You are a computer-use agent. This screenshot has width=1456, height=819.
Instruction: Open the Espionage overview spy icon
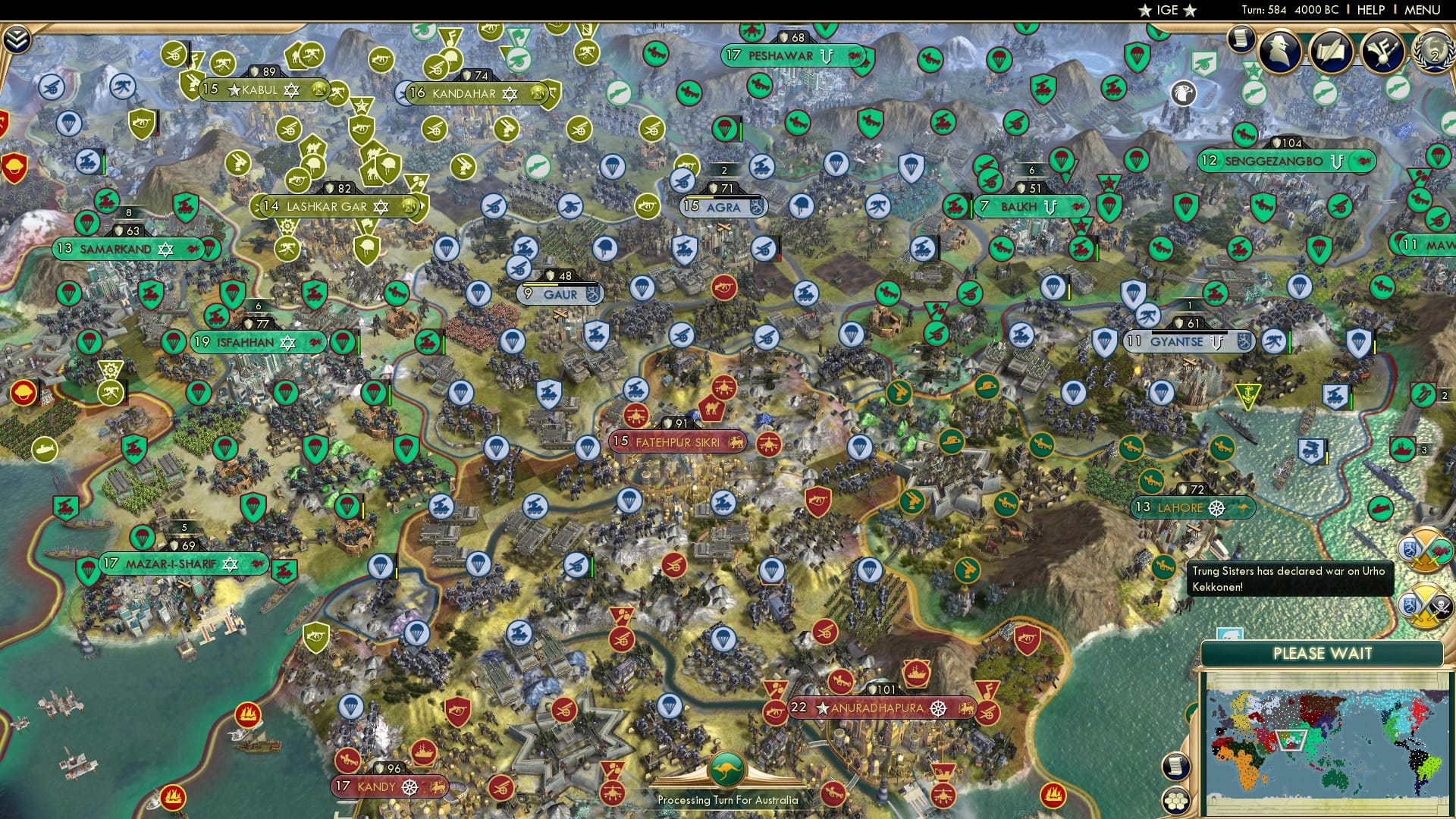click(1280, 52)
